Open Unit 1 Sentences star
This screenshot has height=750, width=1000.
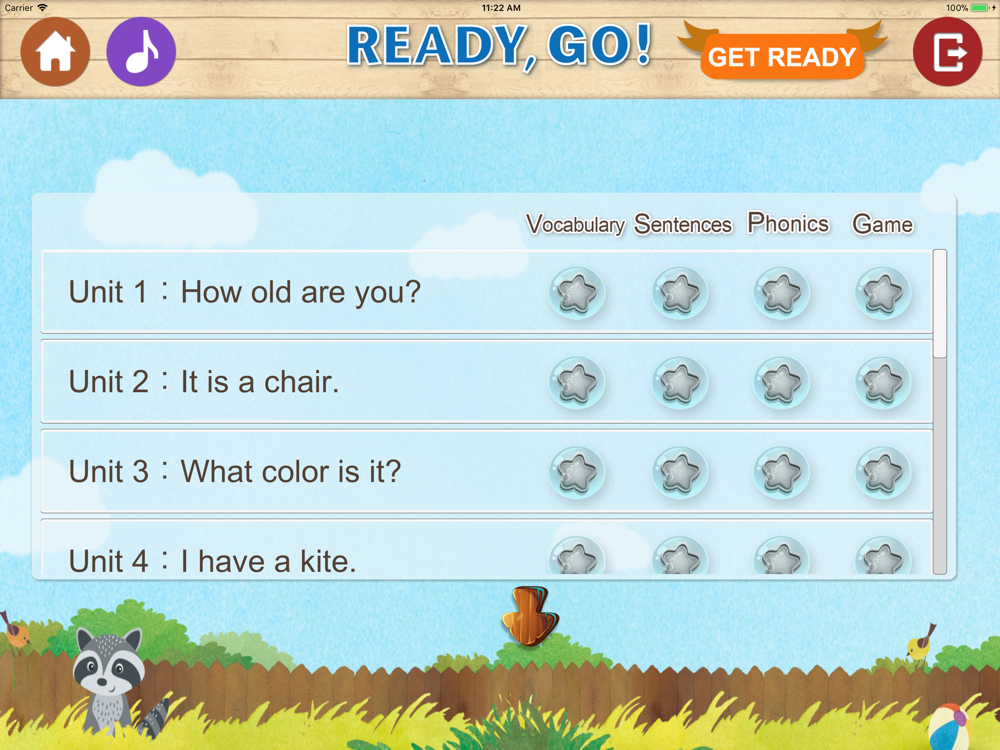680,293
